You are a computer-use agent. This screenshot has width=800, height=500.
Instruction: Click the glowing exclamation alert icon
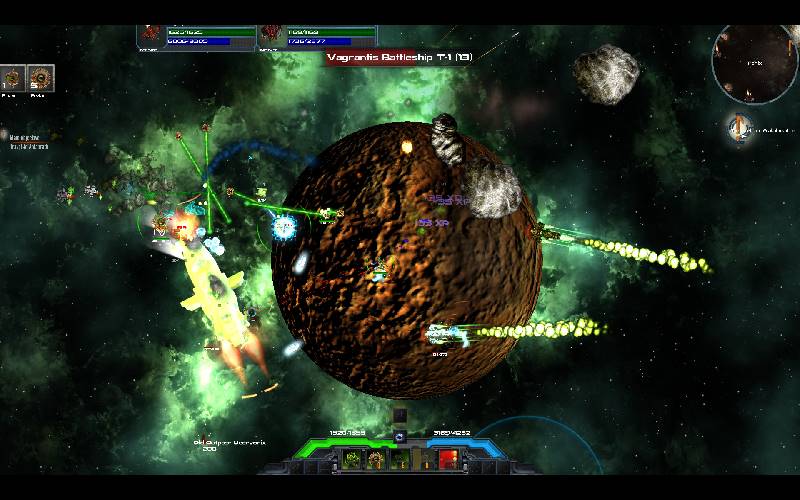tap(739, 127)
